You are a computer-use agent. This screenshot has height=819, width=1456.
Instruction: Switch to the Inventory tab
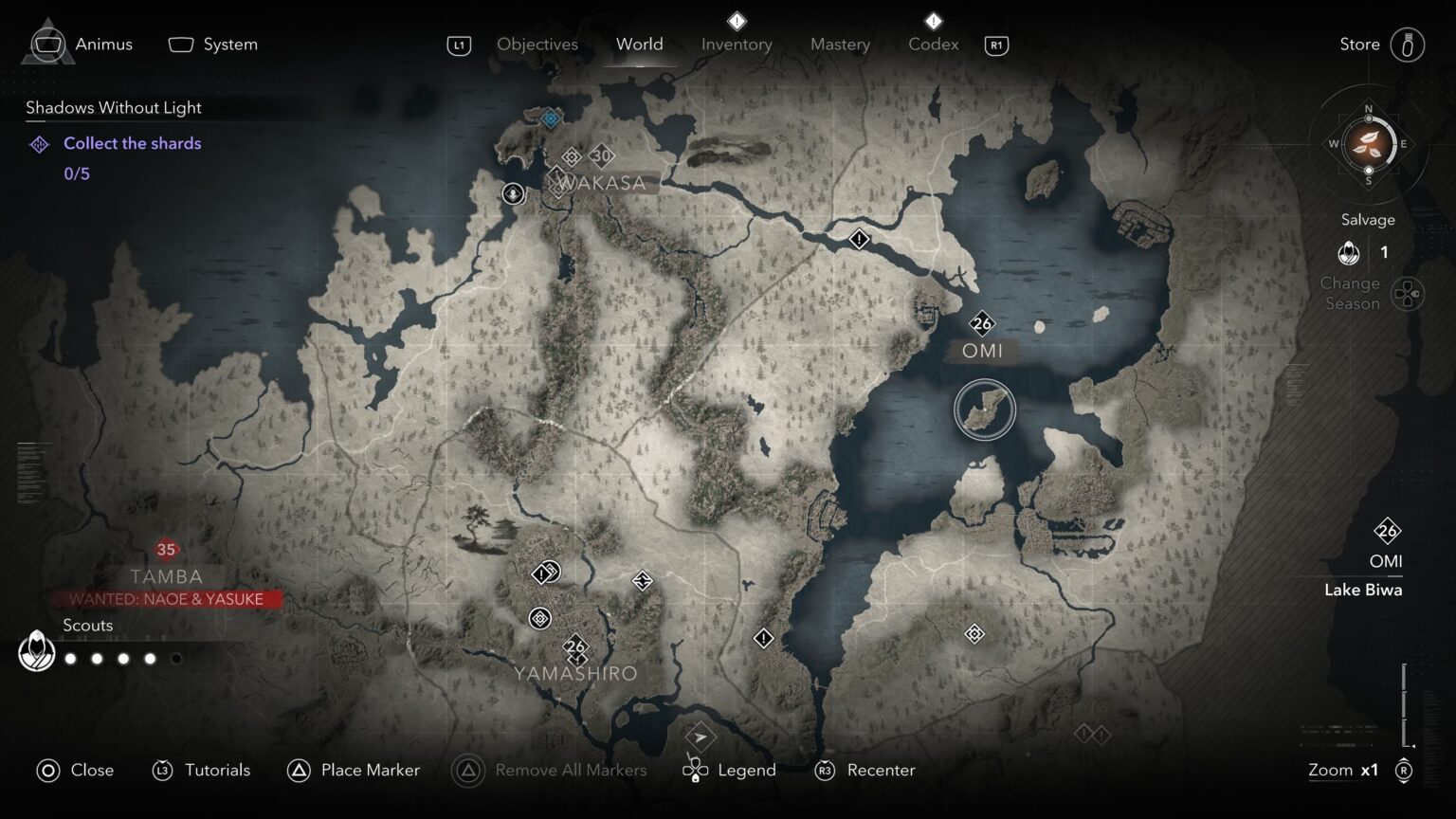[x=737, y=44]
